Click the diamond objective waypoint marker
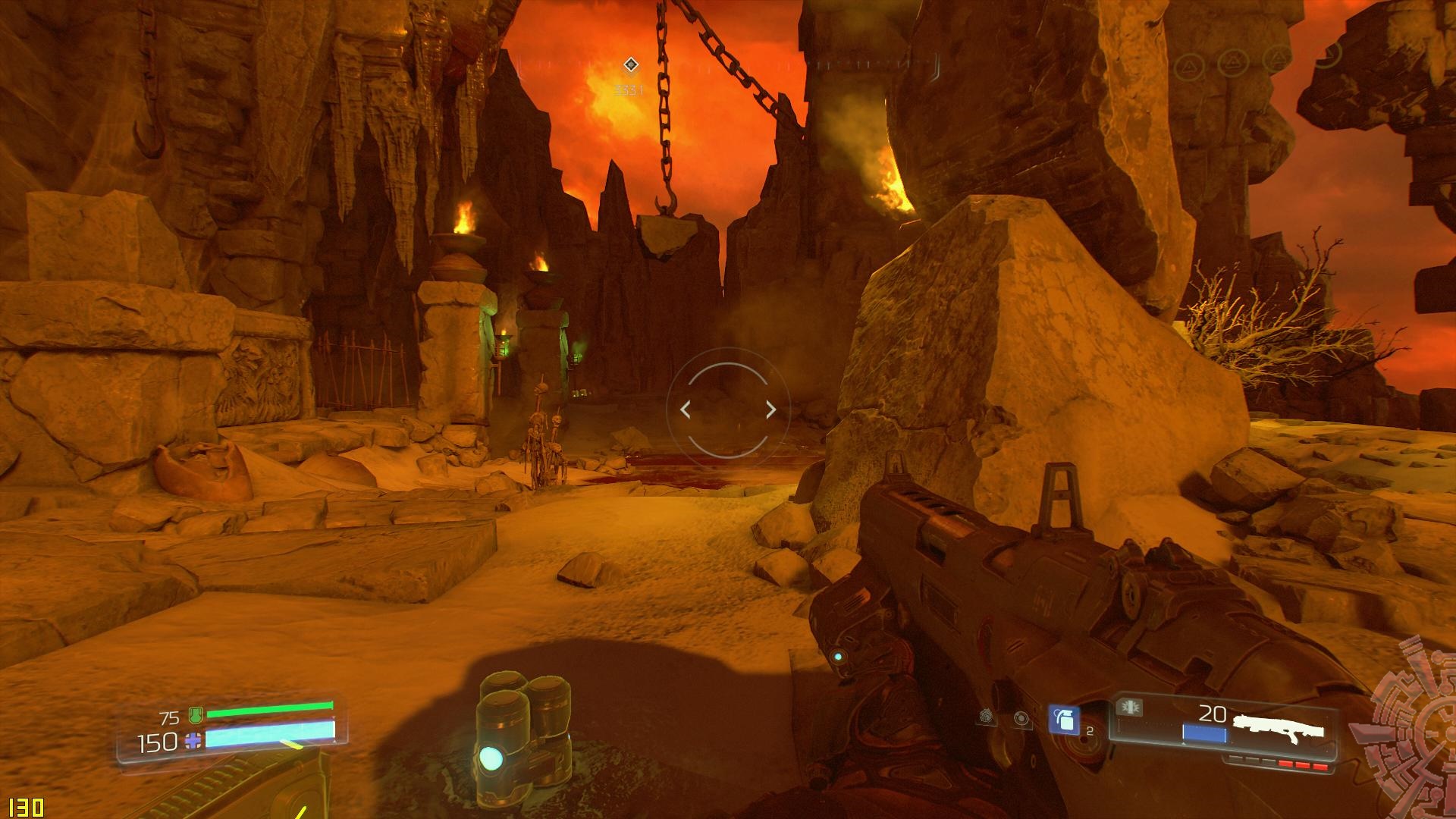This screenshot has height=819, width=1456. (630, 65)
